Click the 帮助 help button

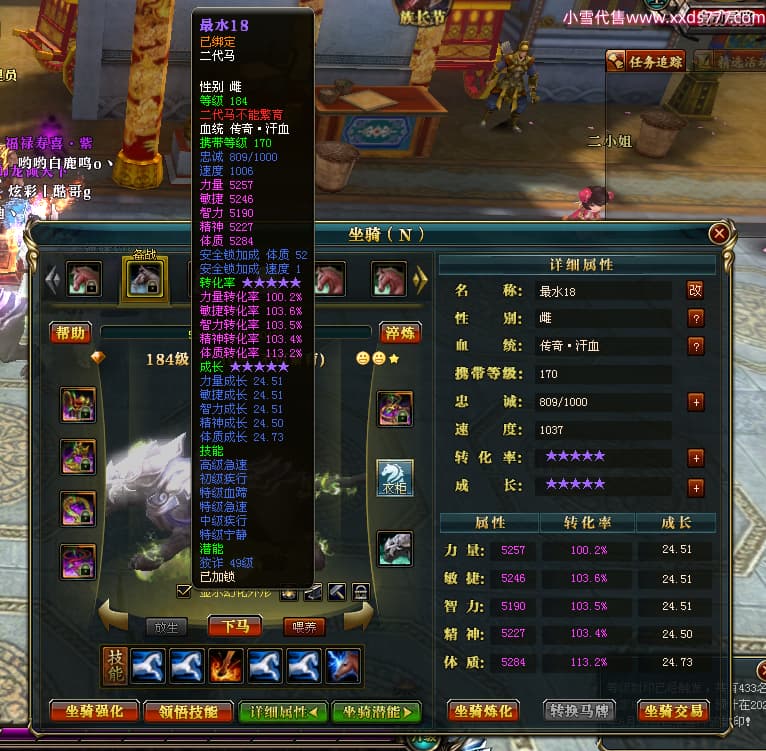pyautogui.click(x=71, y=333)
